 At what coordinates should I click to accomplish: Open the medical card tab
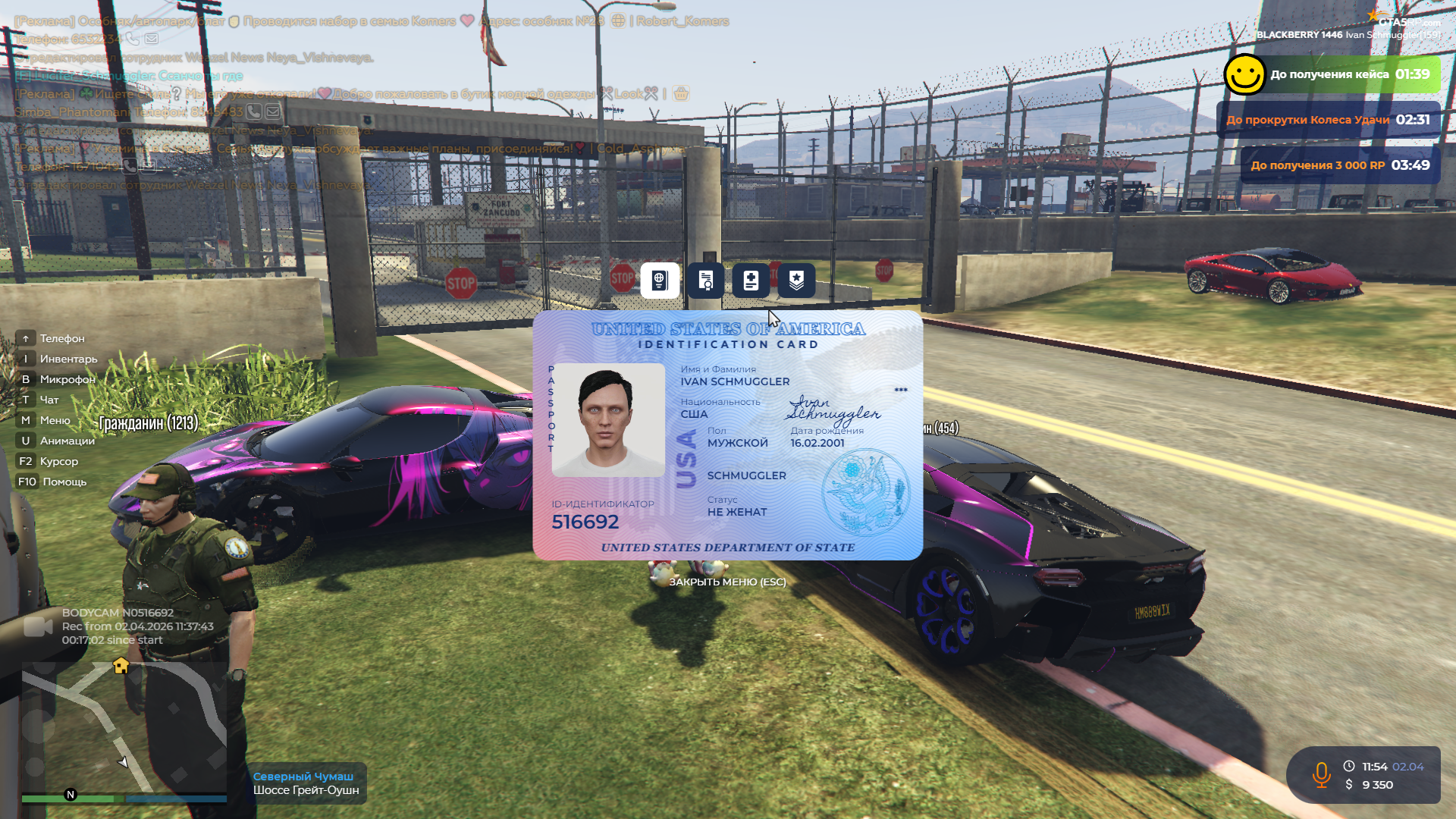pos(751,281)
